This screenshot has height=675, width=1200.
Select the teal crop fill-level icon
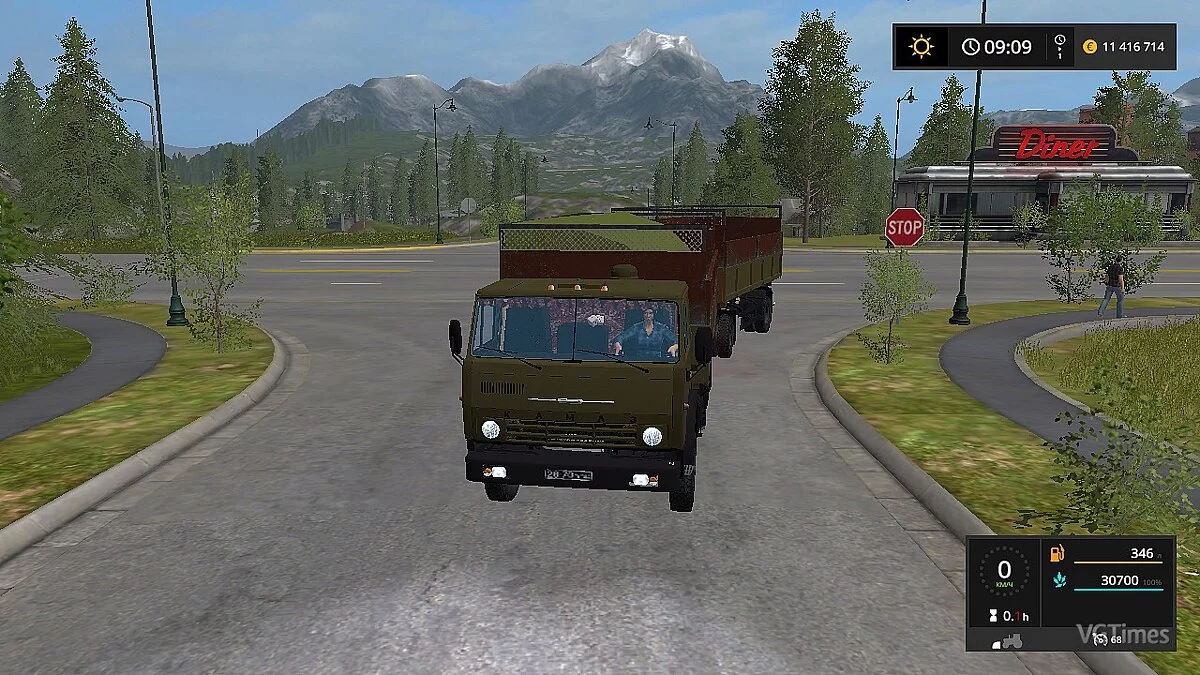pyautogui.click(x=1057, y=580)
